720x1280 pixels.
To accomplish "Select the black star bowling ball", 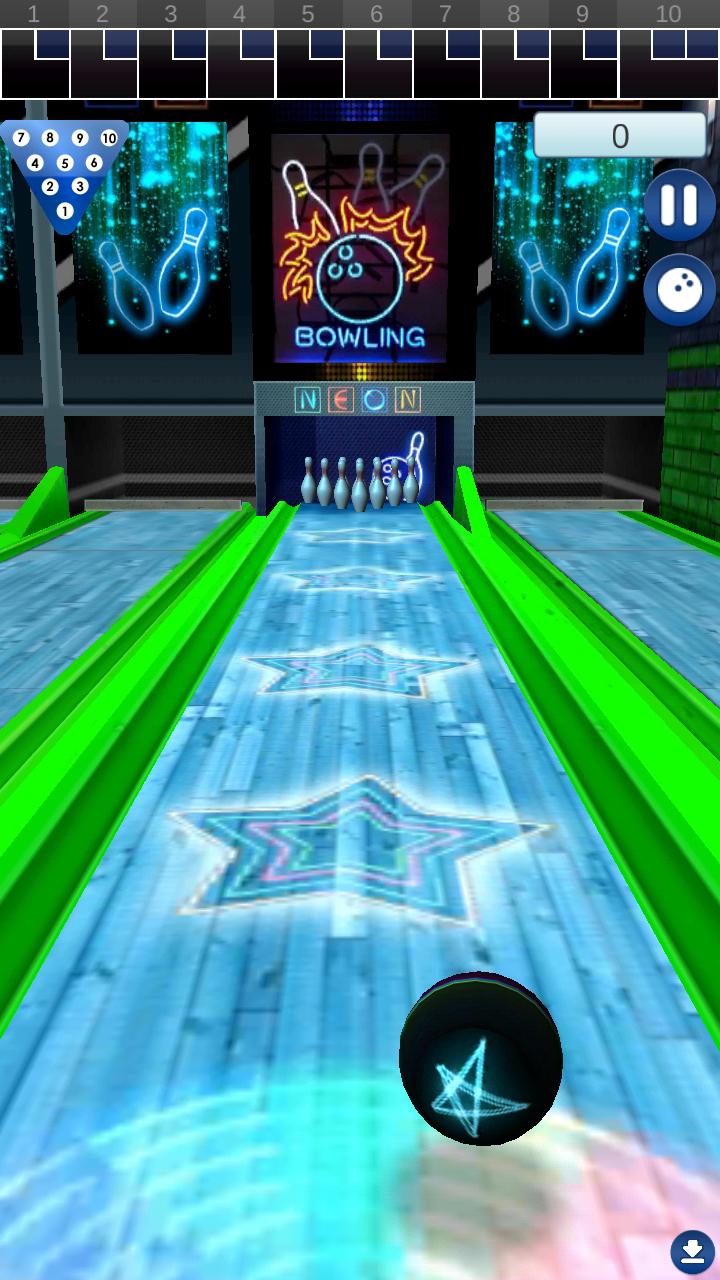I will [480, 1059].
